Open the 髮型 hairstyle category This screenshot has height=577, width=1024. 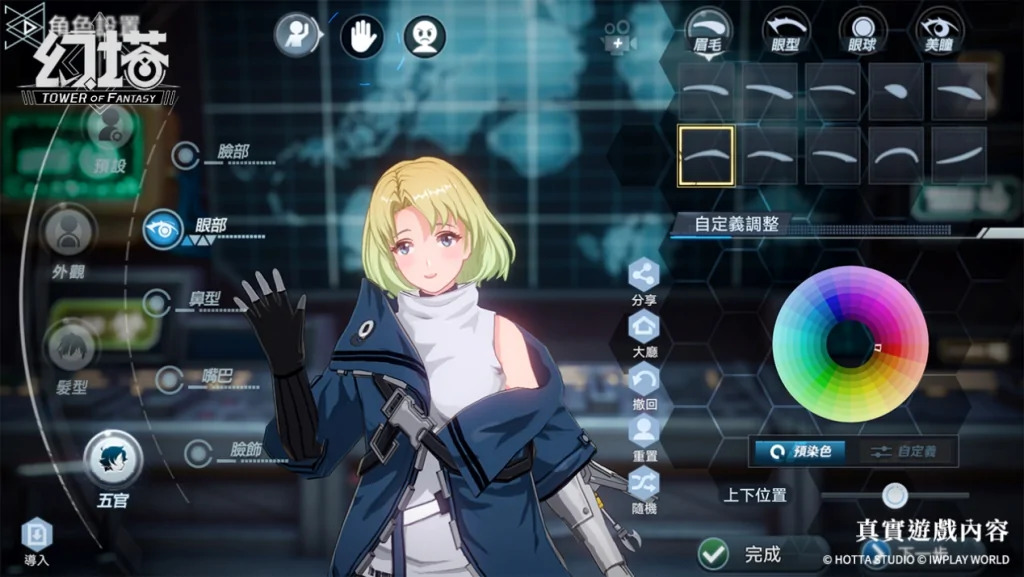click(x=72, y=348)
